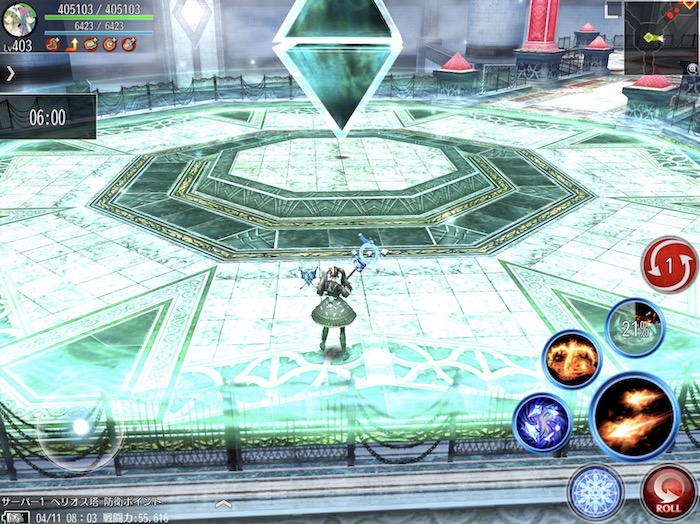Inspect the target buff icon
The height and width of the screenshot is (524, 700).
click(110, 44)
